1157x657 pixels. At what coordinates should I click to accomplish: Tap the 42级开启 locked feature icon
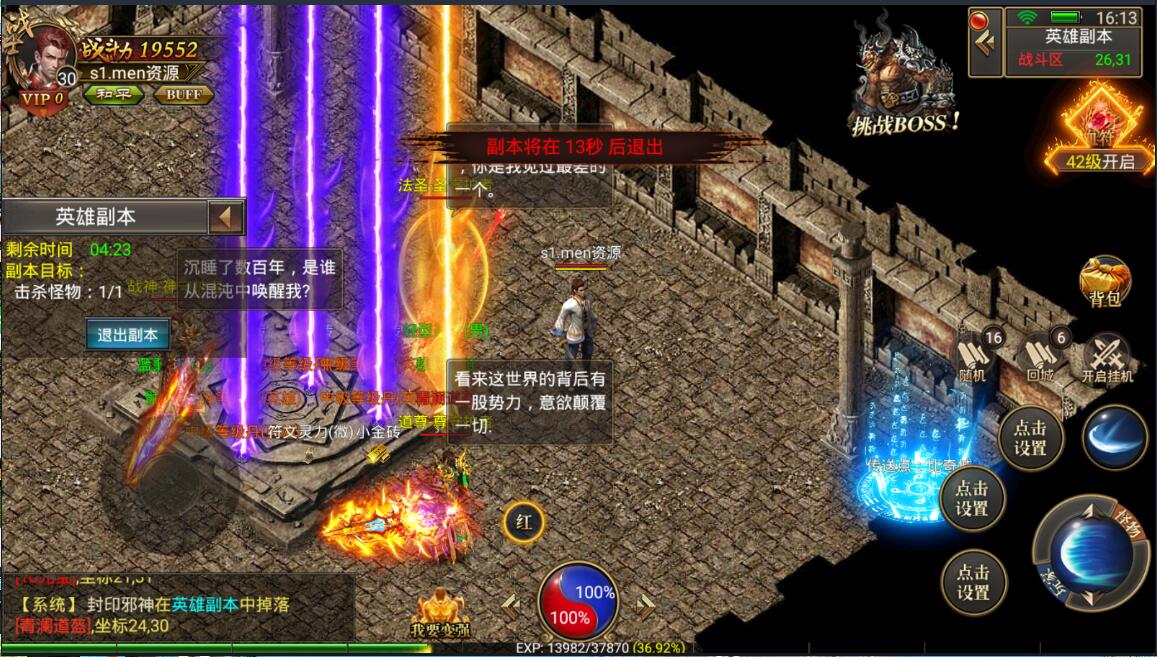1099,130
